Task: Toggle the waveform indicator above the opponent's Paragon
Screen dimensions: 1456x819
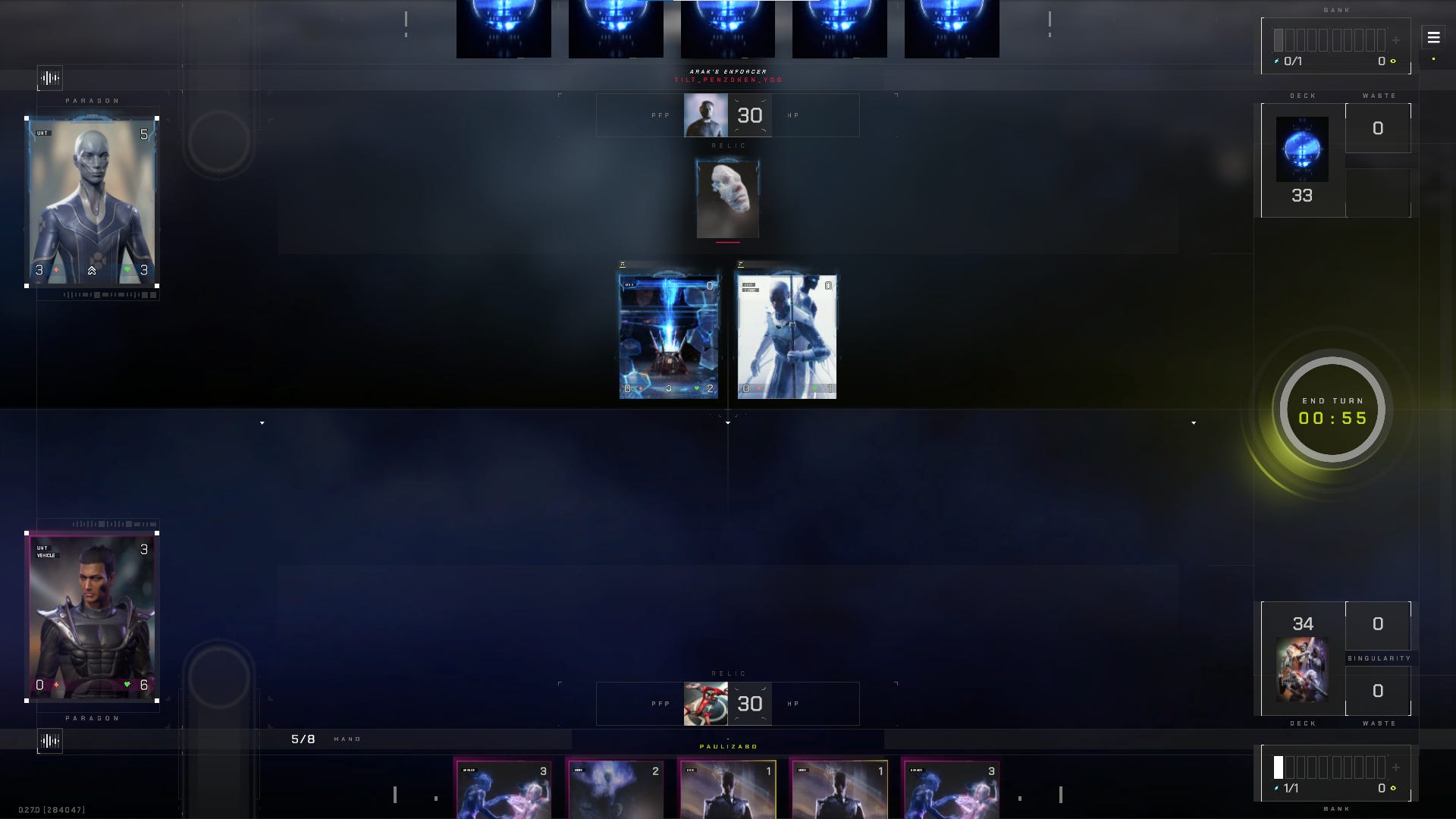Action: coord(49,78)
